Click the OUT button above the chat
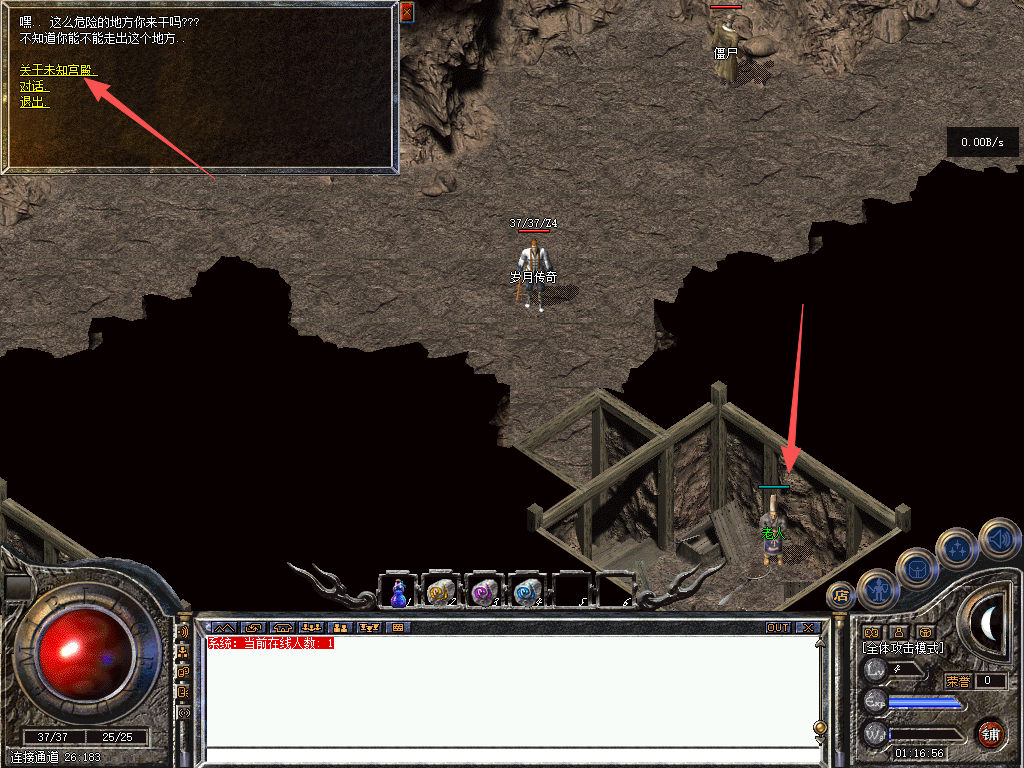 778,628
